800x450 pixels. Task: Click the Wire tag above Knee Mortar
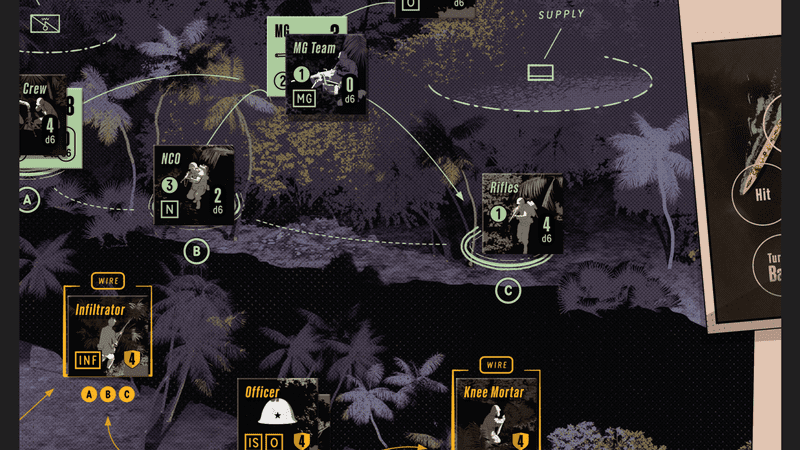coord(497,365)
